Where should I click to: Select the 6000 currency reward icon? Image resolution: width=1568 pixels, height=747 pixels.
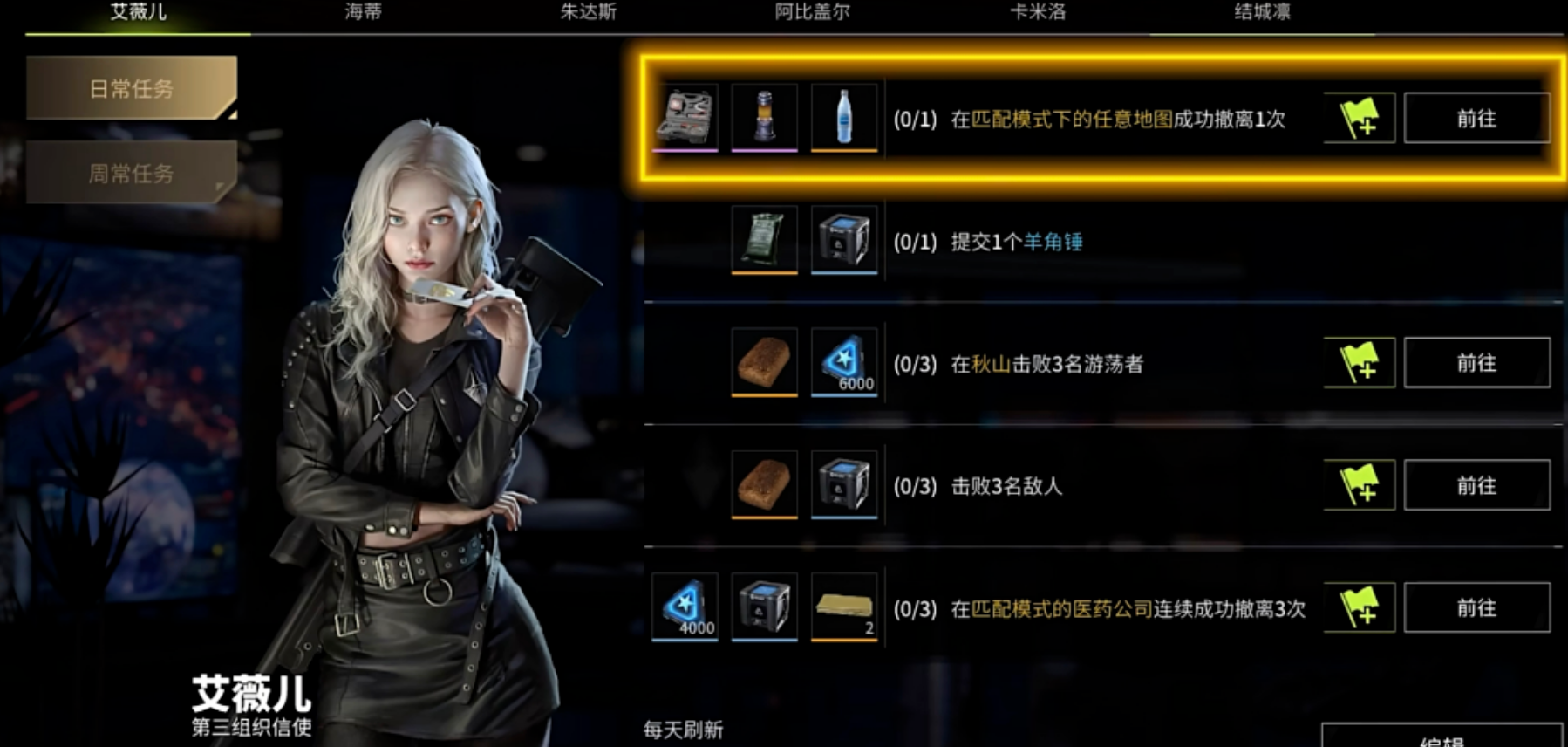[x=843, y=362]
